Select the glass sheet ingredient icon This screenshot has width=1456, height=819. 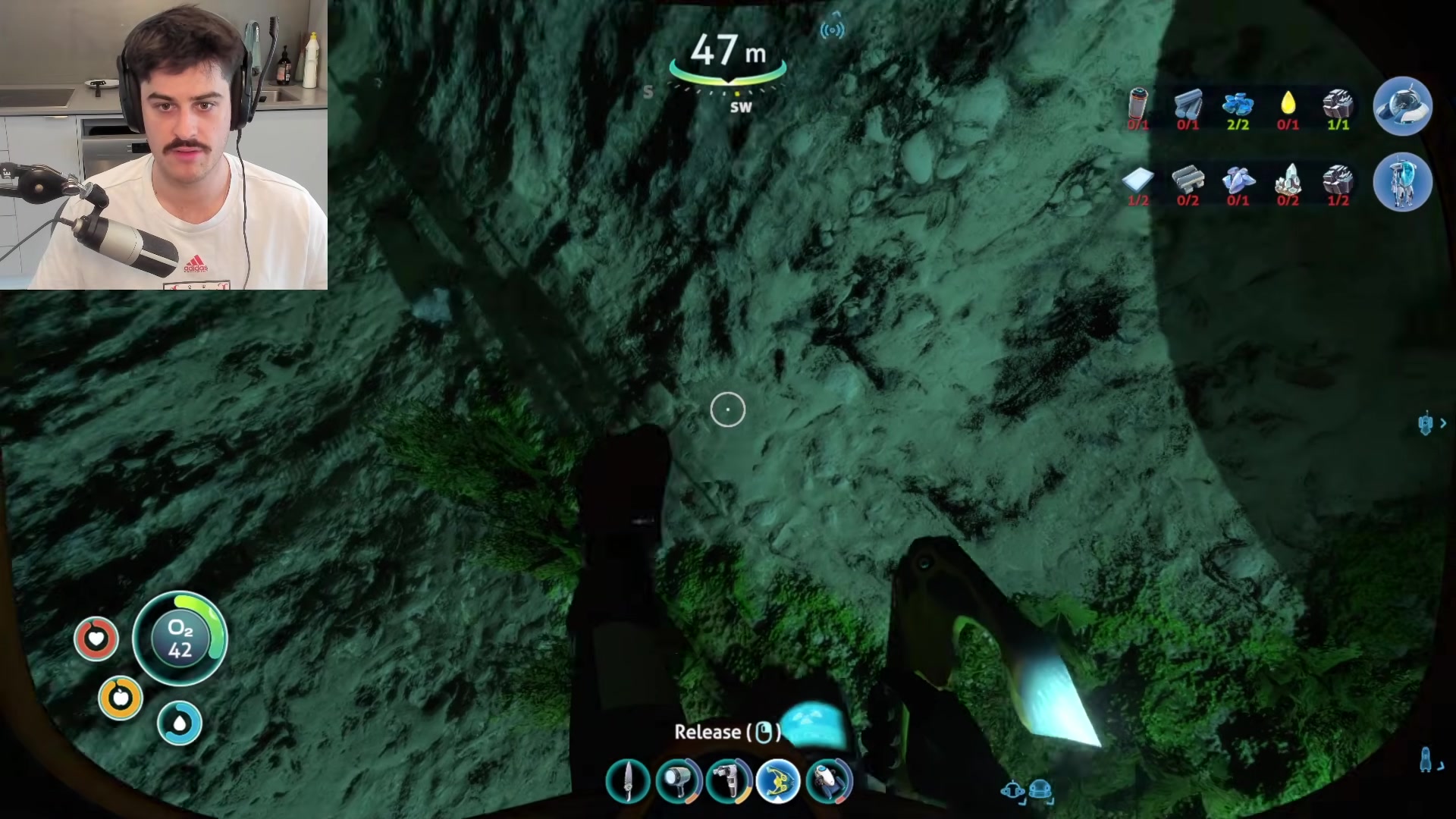pos(1137,180)
